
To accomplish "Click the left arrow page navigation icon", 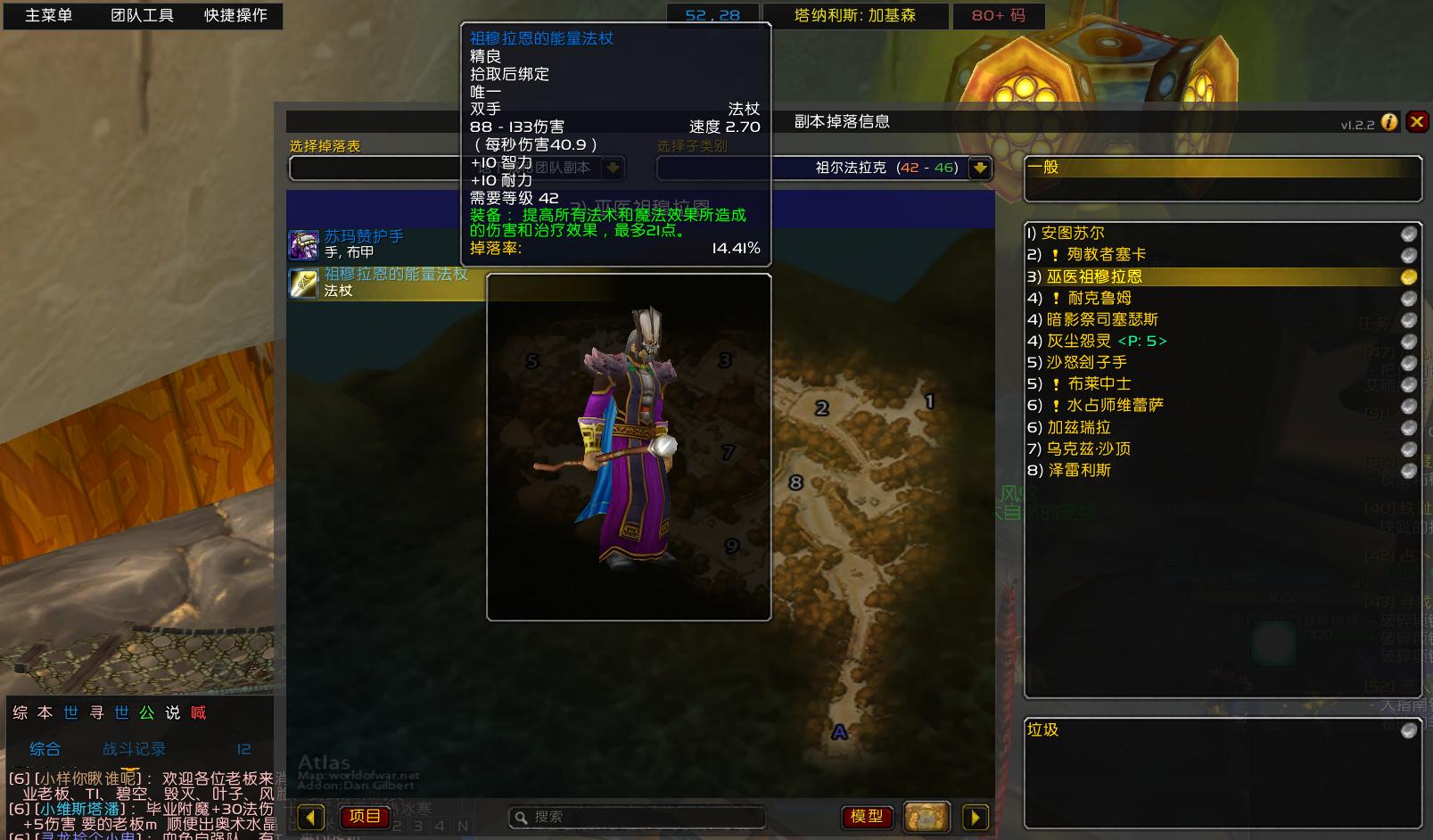I will [x=309, y=817].
